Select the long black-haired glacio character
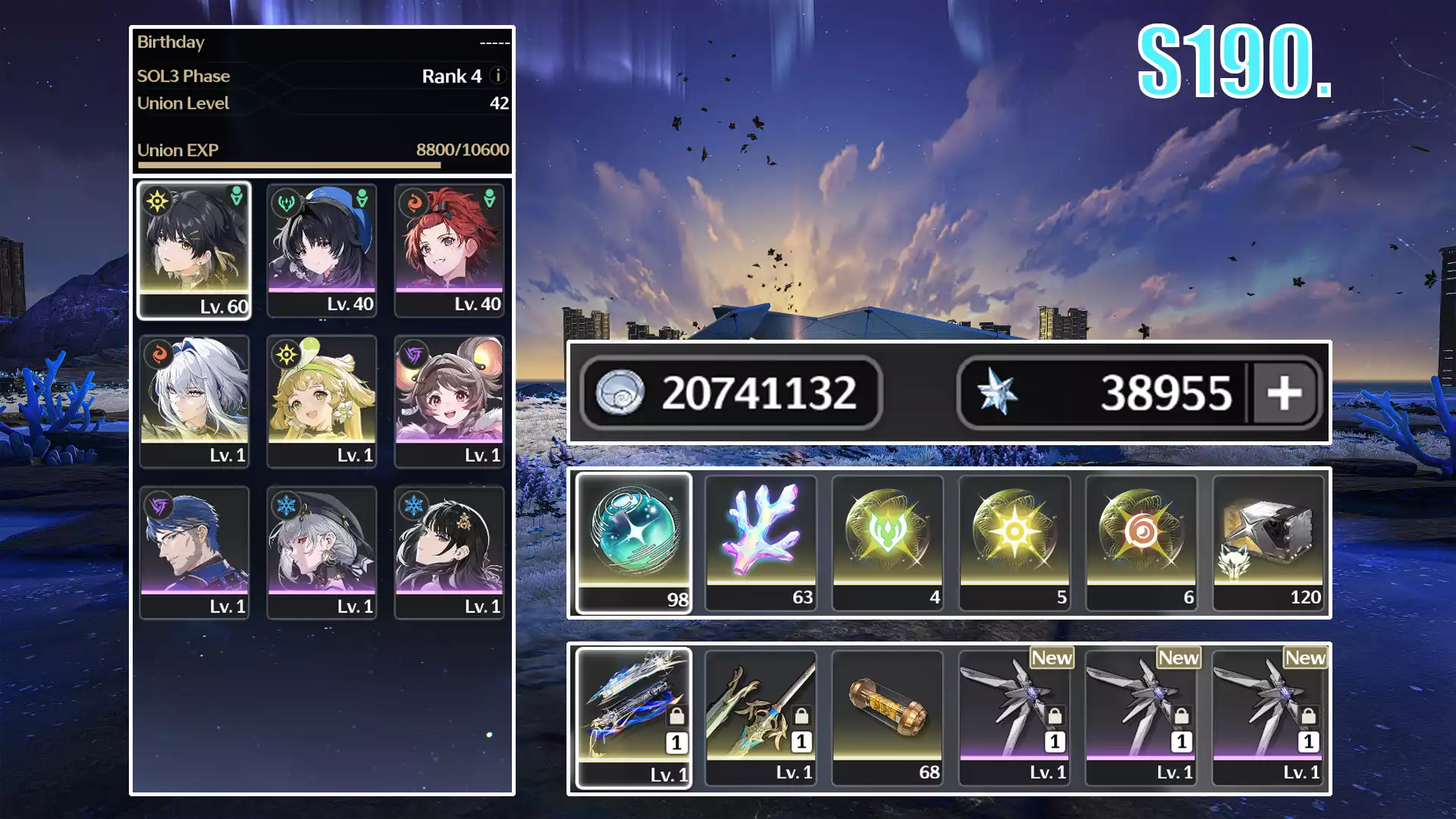Image resolution: width=1456 pixels, height=819 pixels. (449, 552)
